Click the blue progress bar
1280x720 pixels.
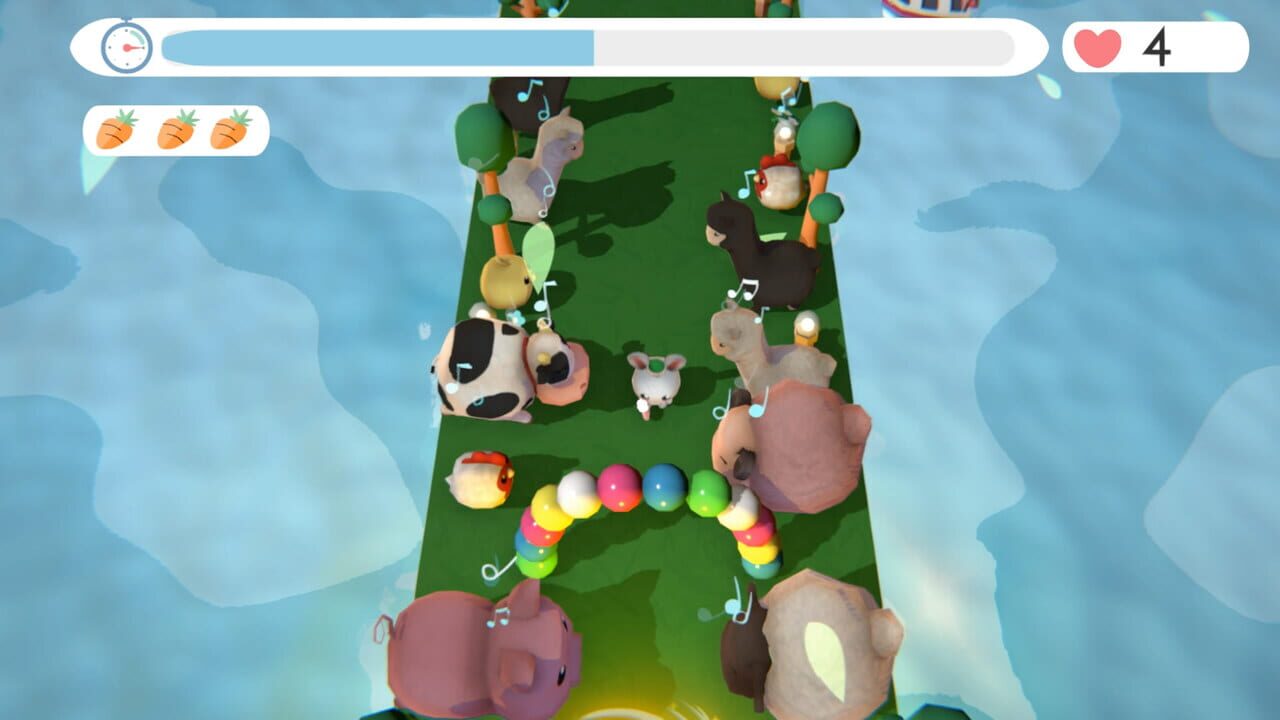click(x=380, y=45)
